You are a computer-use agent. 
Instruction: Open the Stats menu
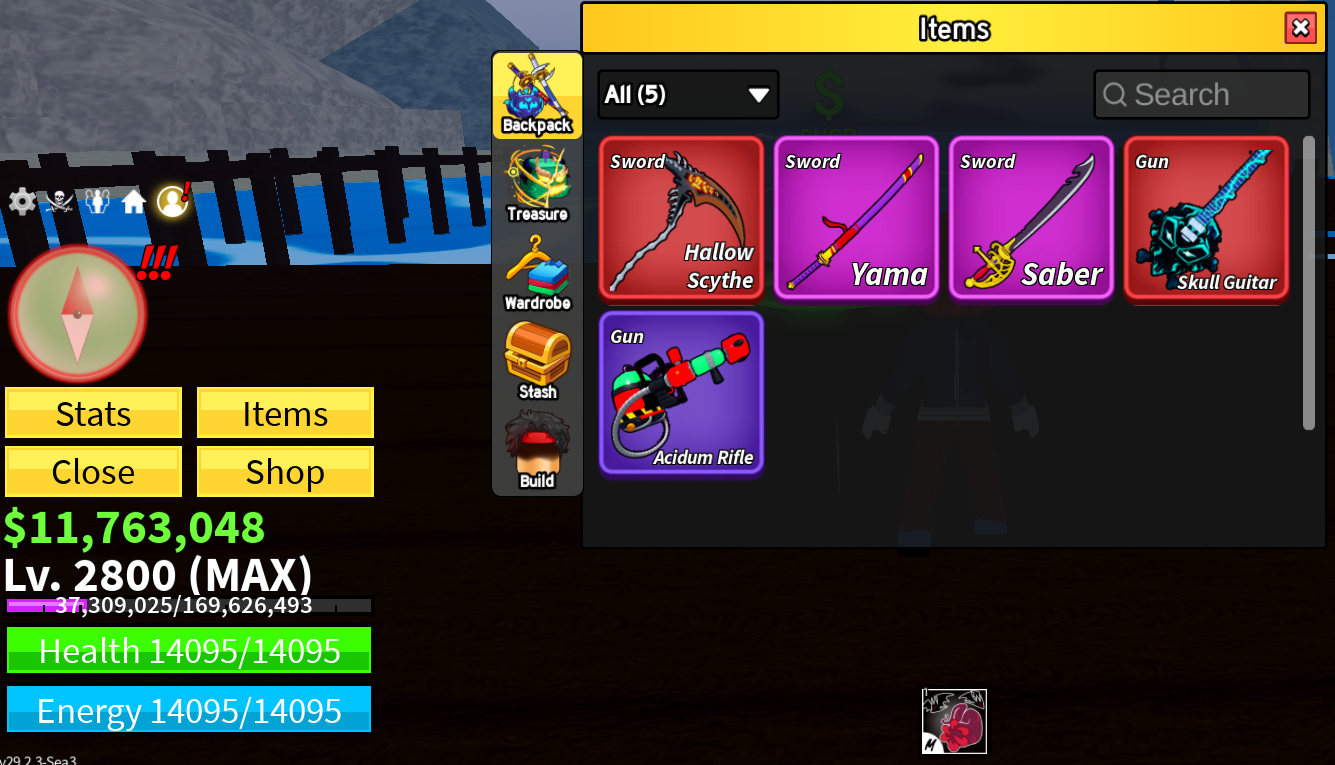[93, 413]
